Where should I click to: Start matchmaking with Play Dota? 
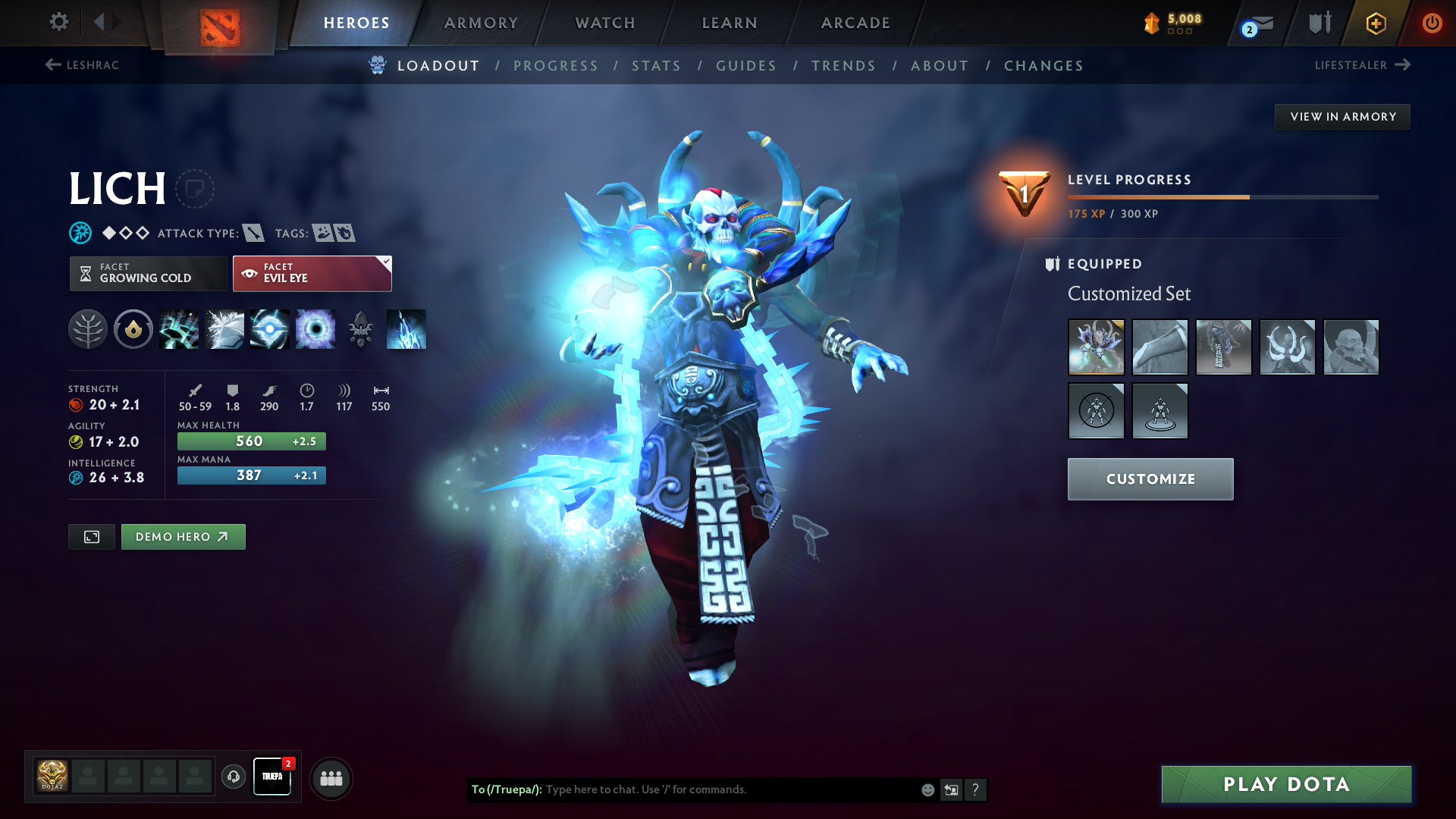tap(1286, 784)
